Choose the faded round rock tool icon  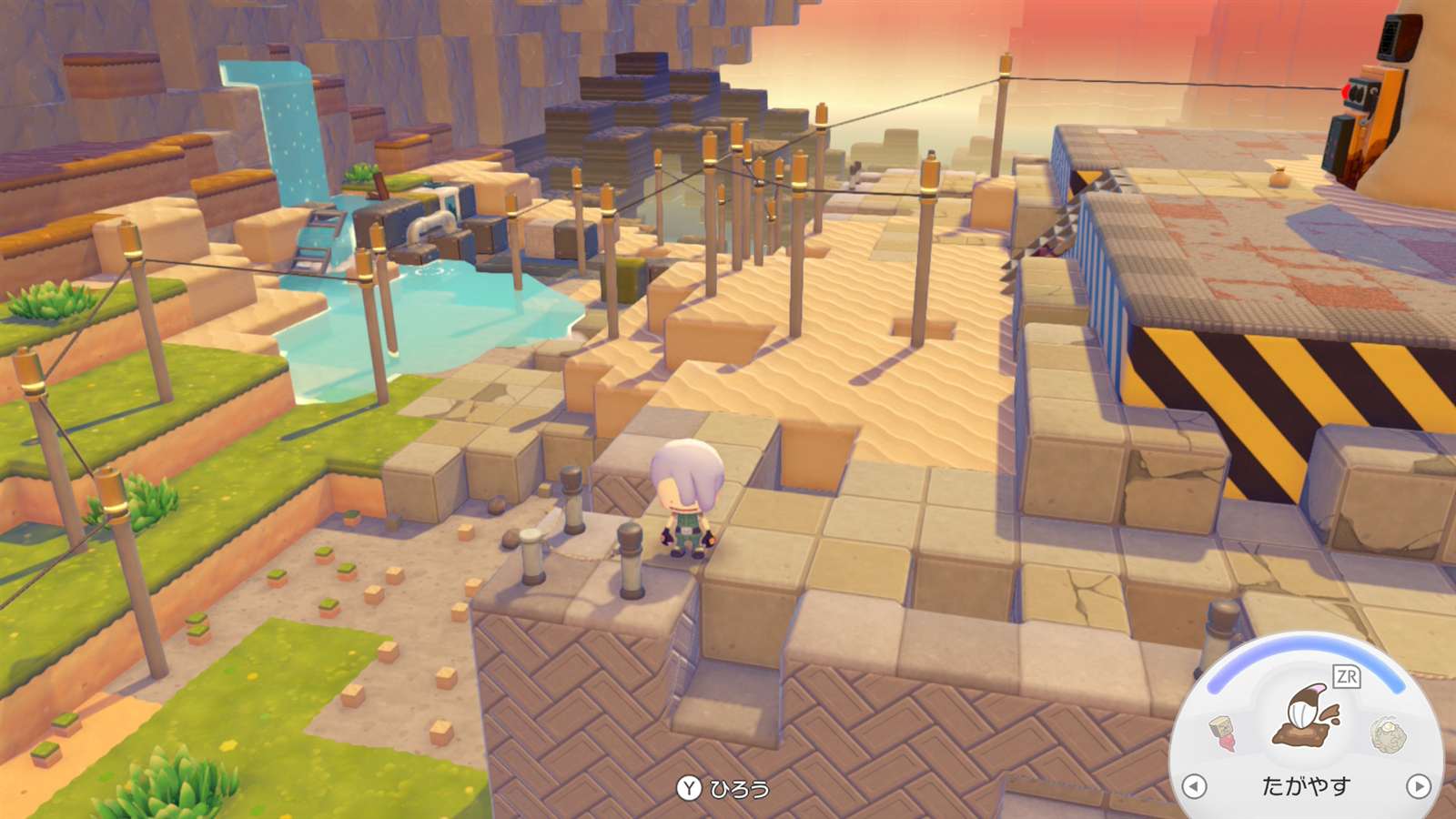coord(1389,734)
